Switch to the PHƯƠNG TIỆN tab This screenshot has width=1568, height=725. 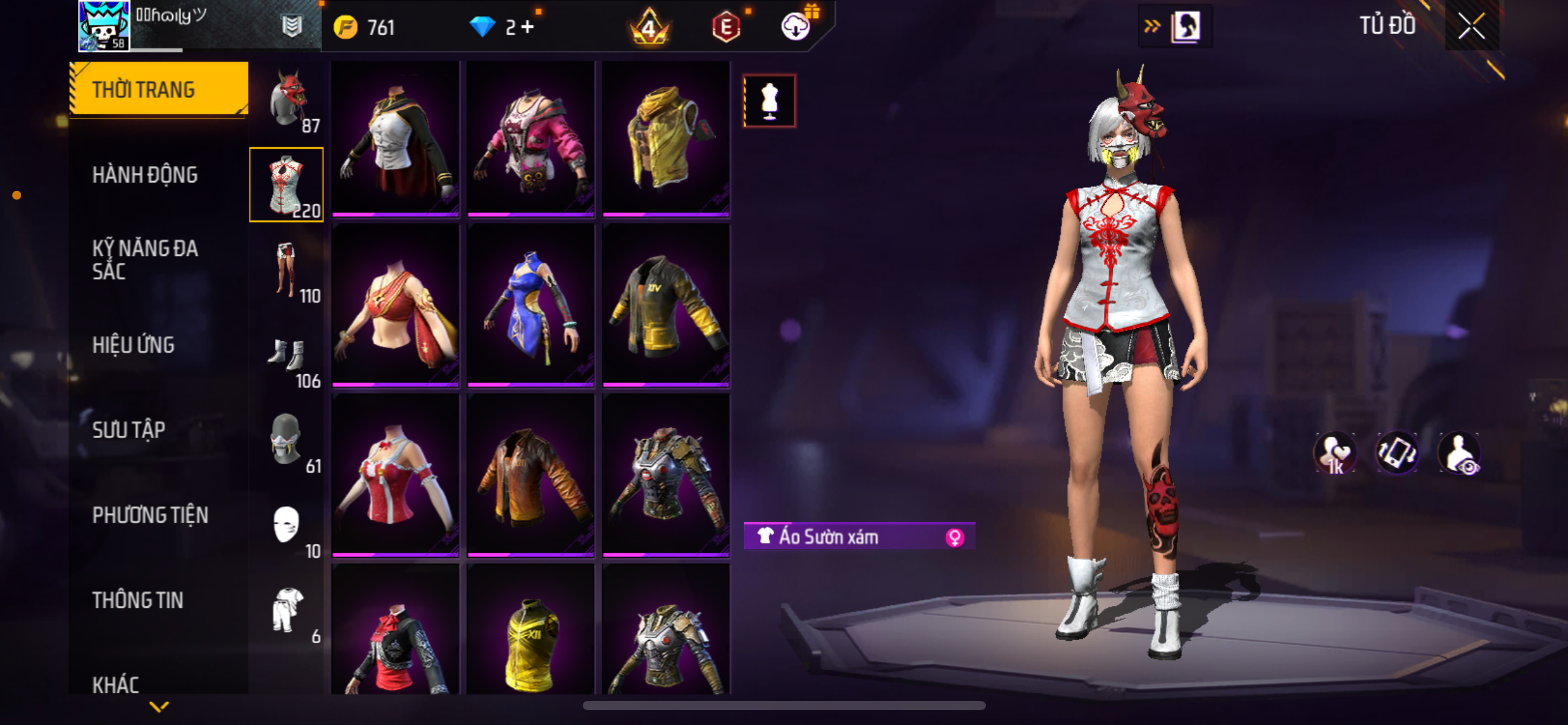150,515
